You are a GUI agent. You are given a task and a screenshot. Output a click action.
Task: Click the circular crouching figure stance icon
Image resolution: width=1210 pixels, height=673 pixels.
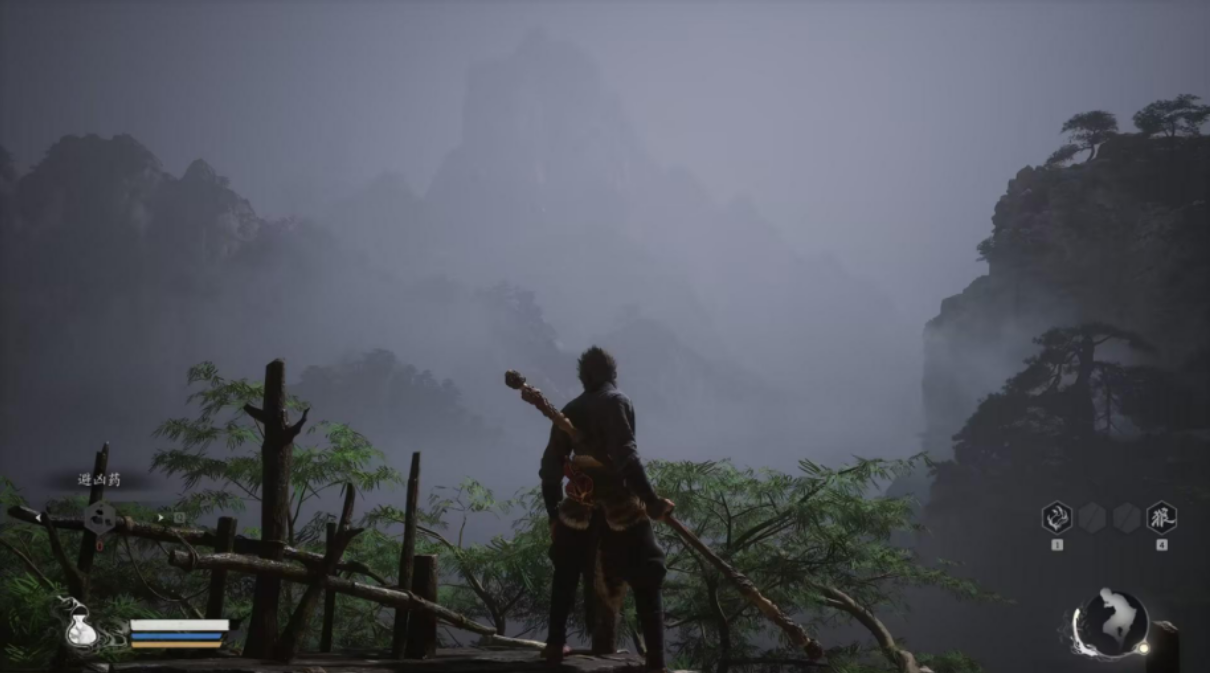pos(1111,624)
